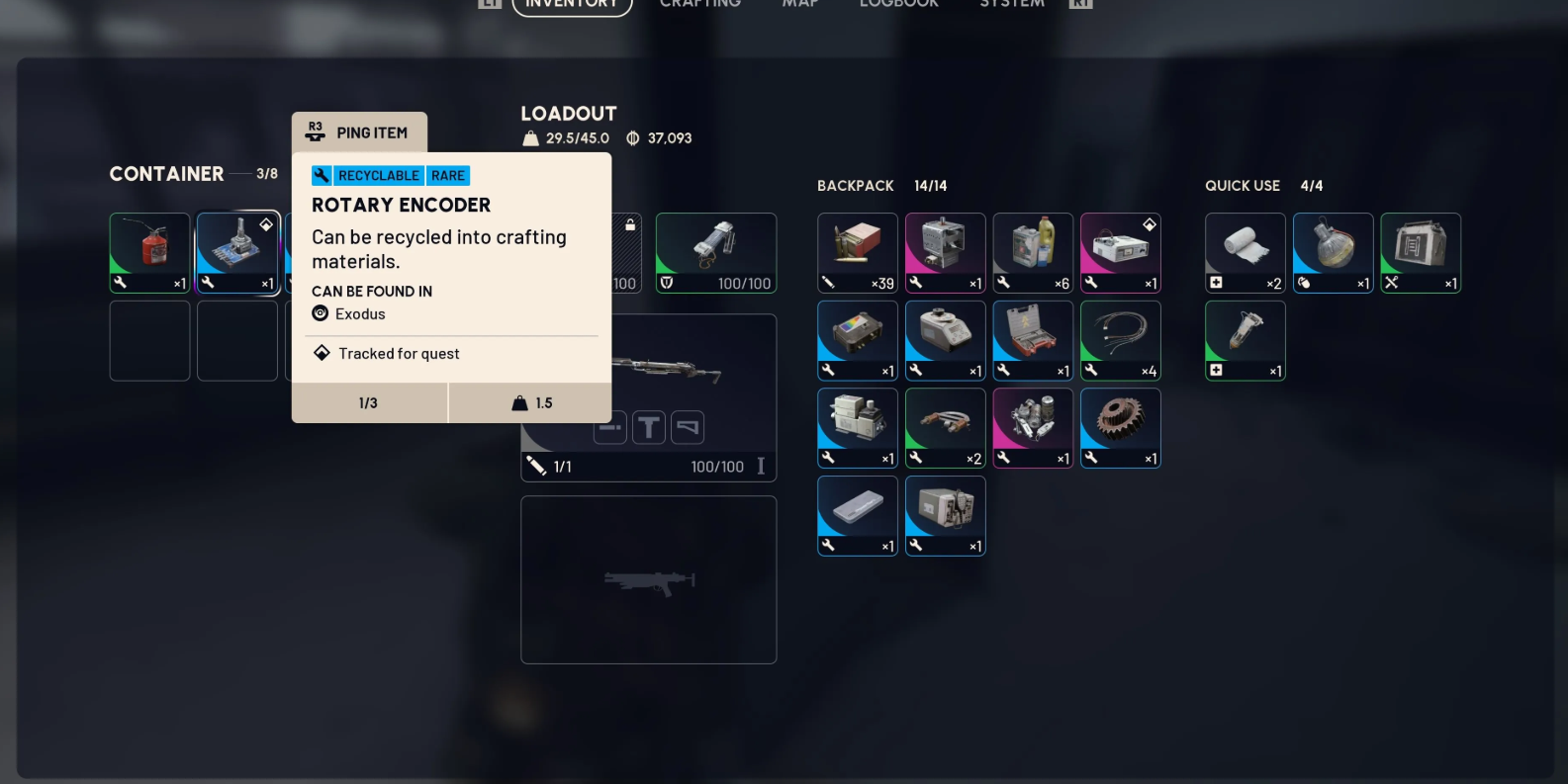Open the Logbook tab
1568x784 pixels.
[898, 4]
